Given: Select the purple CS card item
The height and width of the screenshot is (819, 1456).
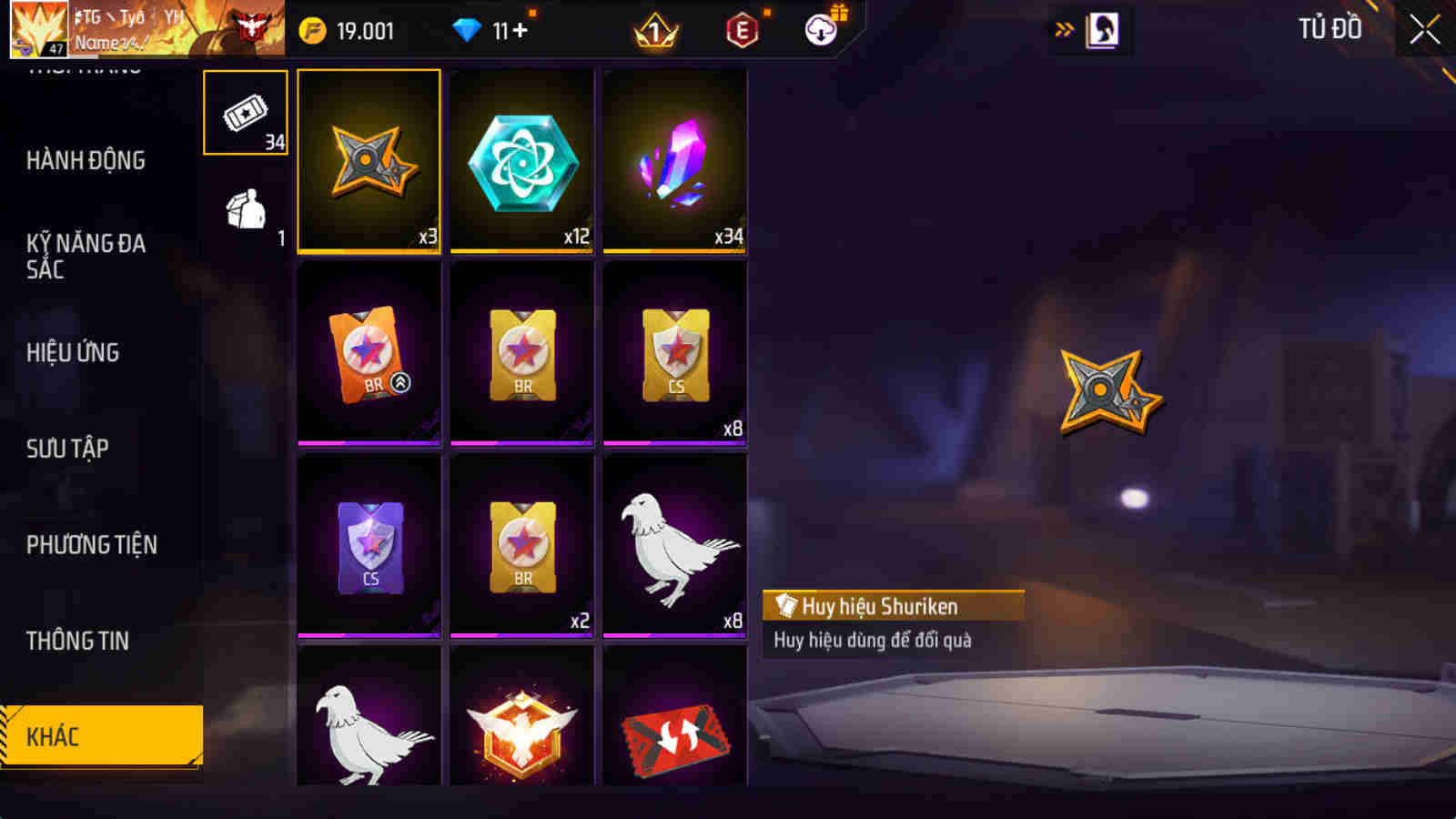Looking at the screenshot, I should click(x=368, y=544).
